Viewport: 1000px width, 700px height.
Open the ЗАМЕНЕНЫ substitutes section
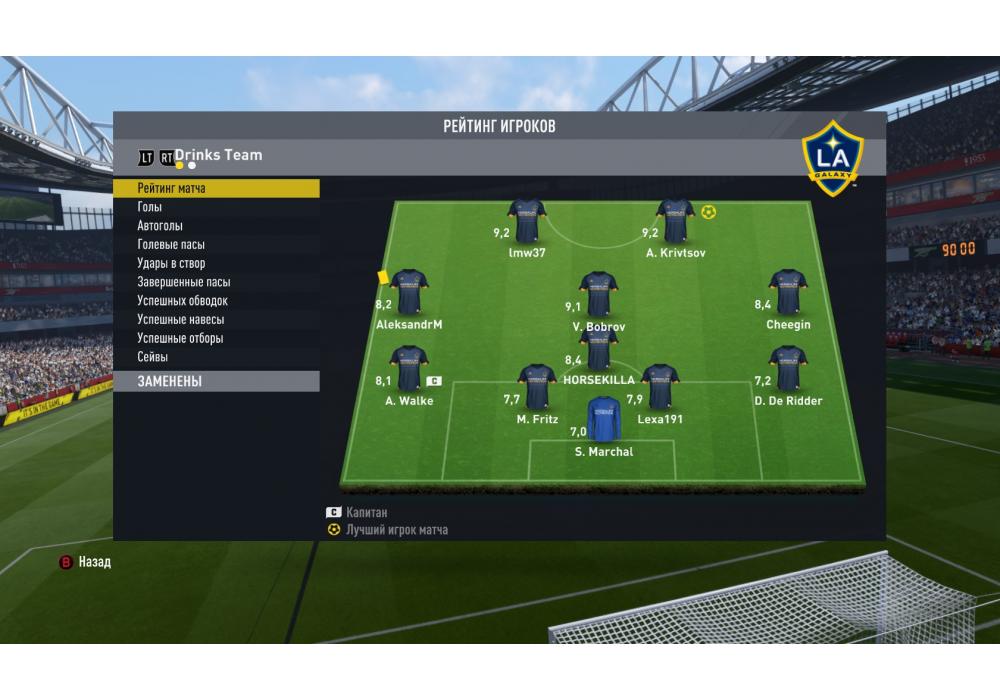click(216, 381)
